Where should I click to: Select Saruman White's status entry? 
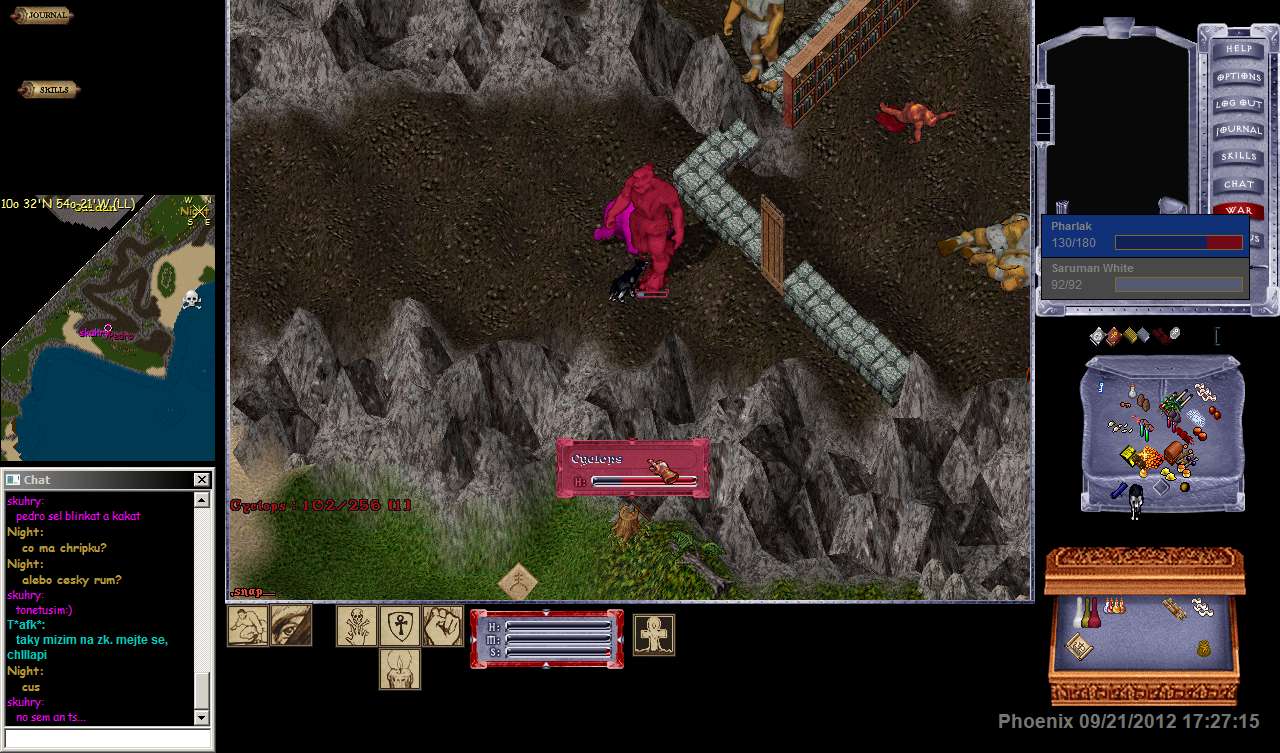click(1145, 277)
